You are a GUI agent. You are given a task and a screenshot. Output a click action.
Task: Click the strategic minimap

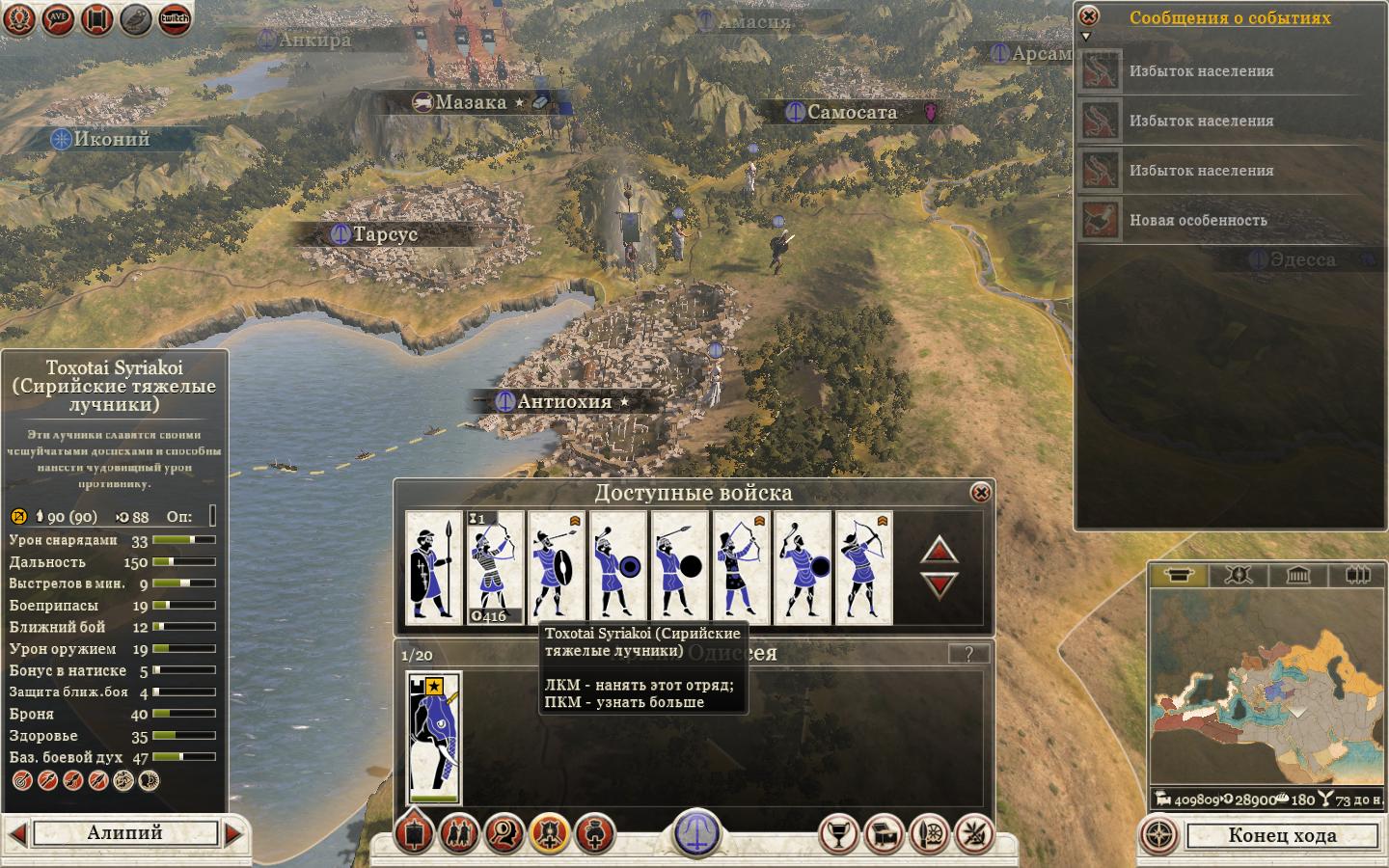point(1266,687)
